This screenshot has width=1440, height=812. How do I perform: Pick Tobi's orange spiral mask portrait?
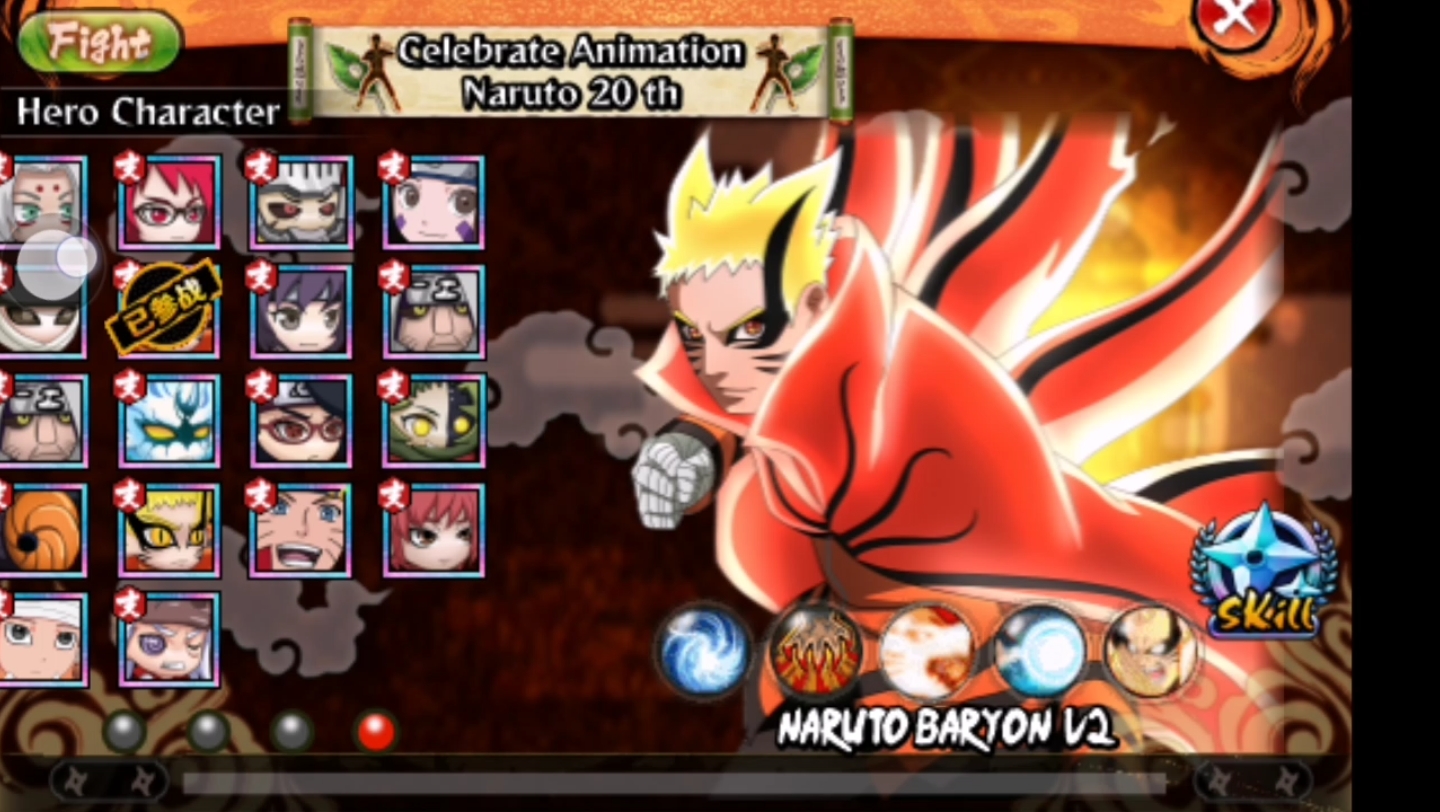42,530
